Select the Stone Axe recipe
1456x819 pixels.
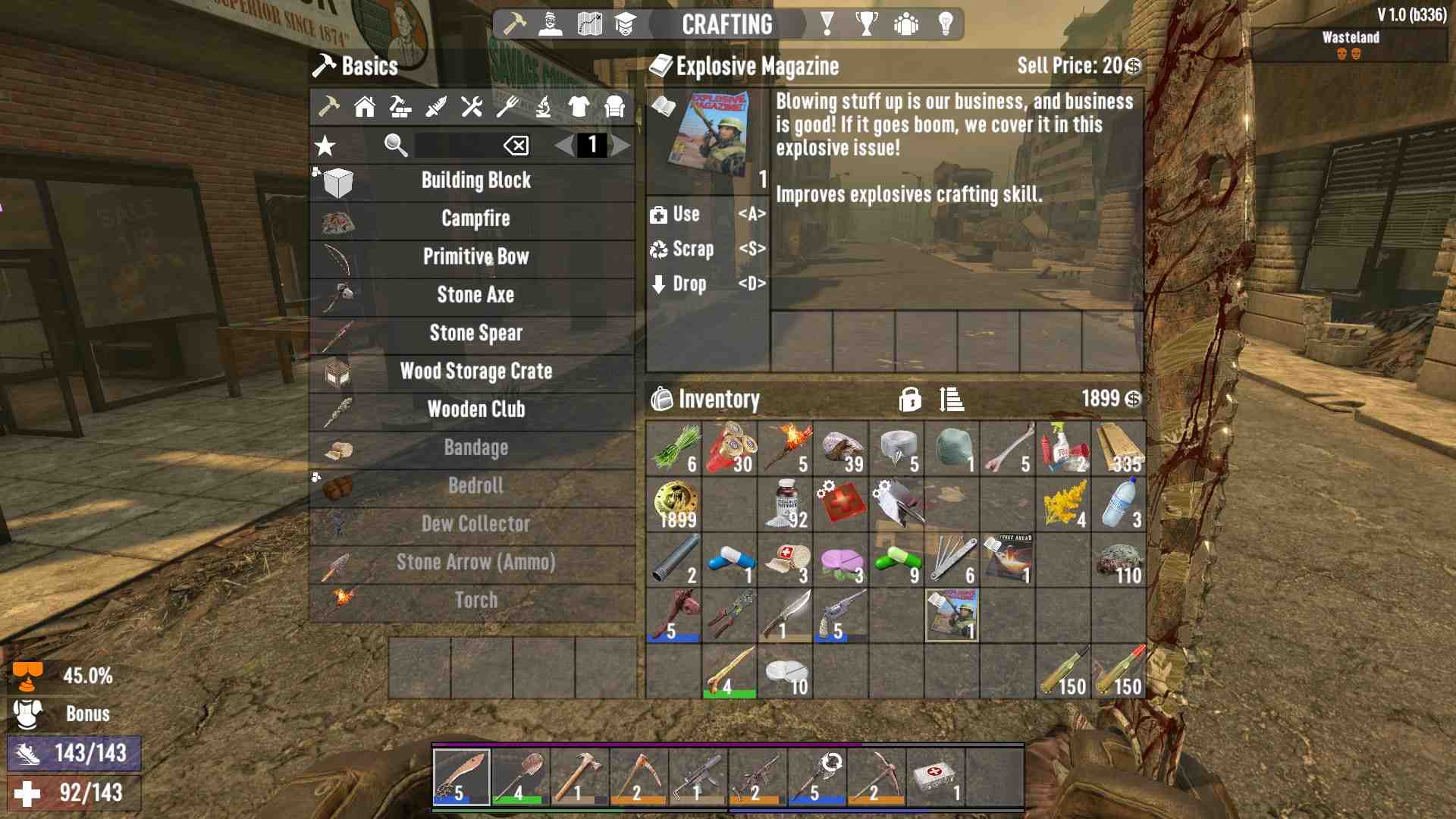click(x=475, y=295)
